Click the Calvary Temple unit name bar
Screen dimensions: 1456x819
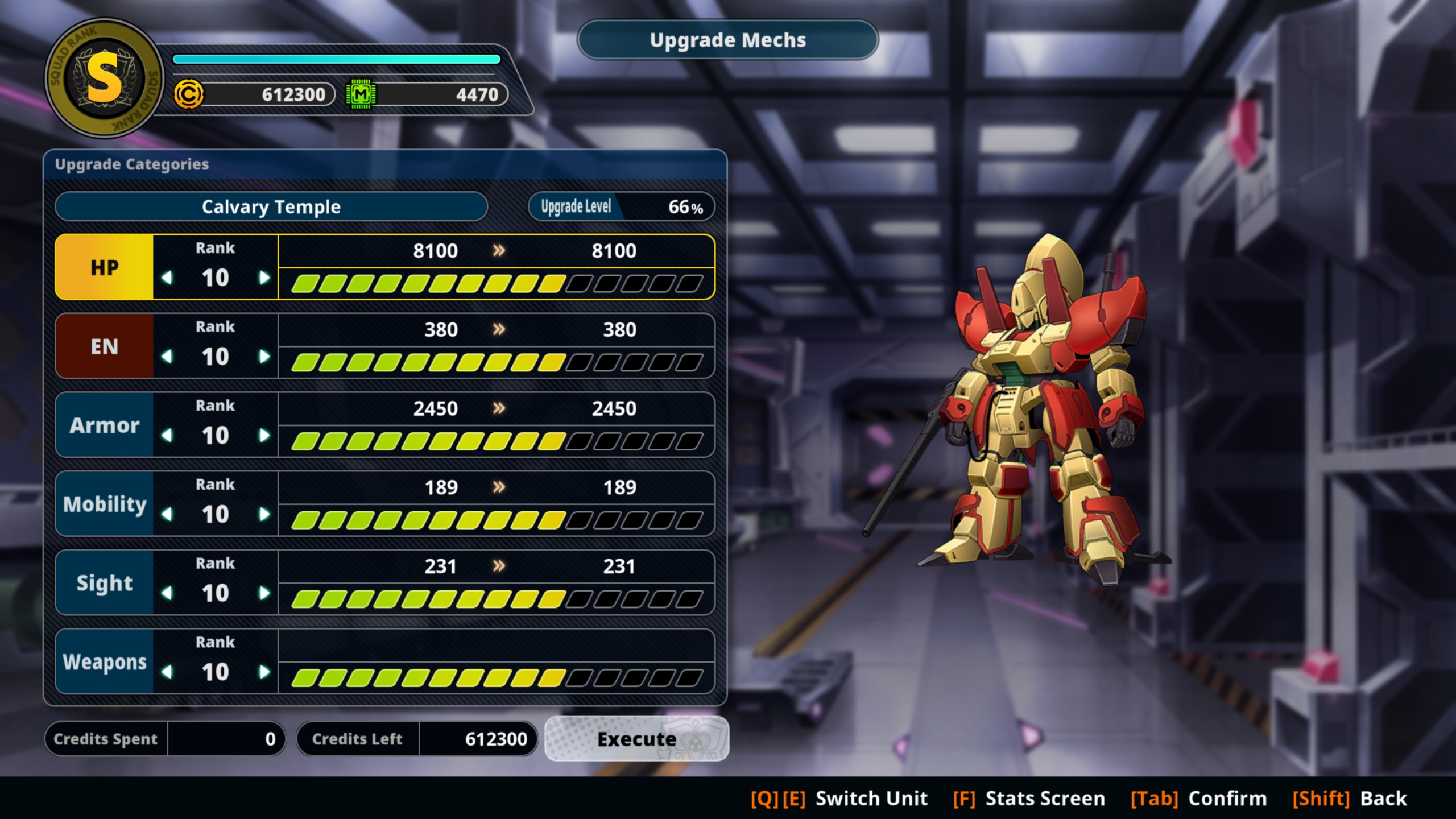point(271,206)
